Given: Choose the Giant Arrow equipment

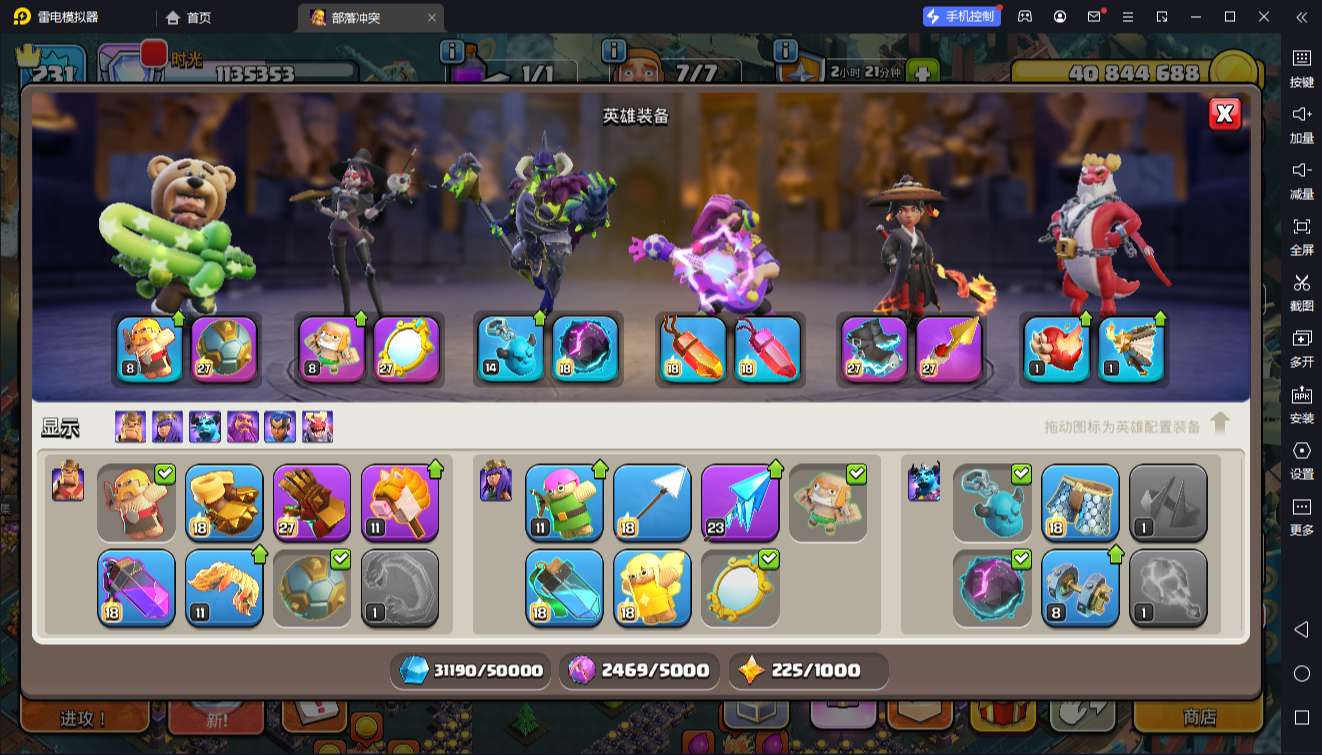Looking at the screenshot, I should pos(652,502).
